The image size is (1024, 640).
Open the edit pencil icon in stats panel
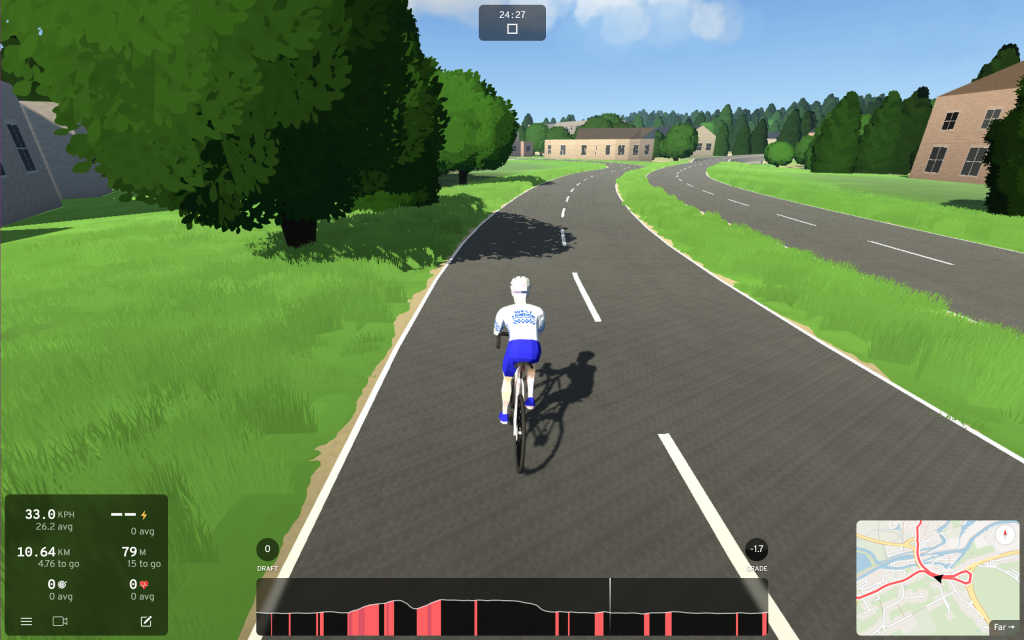146,622
